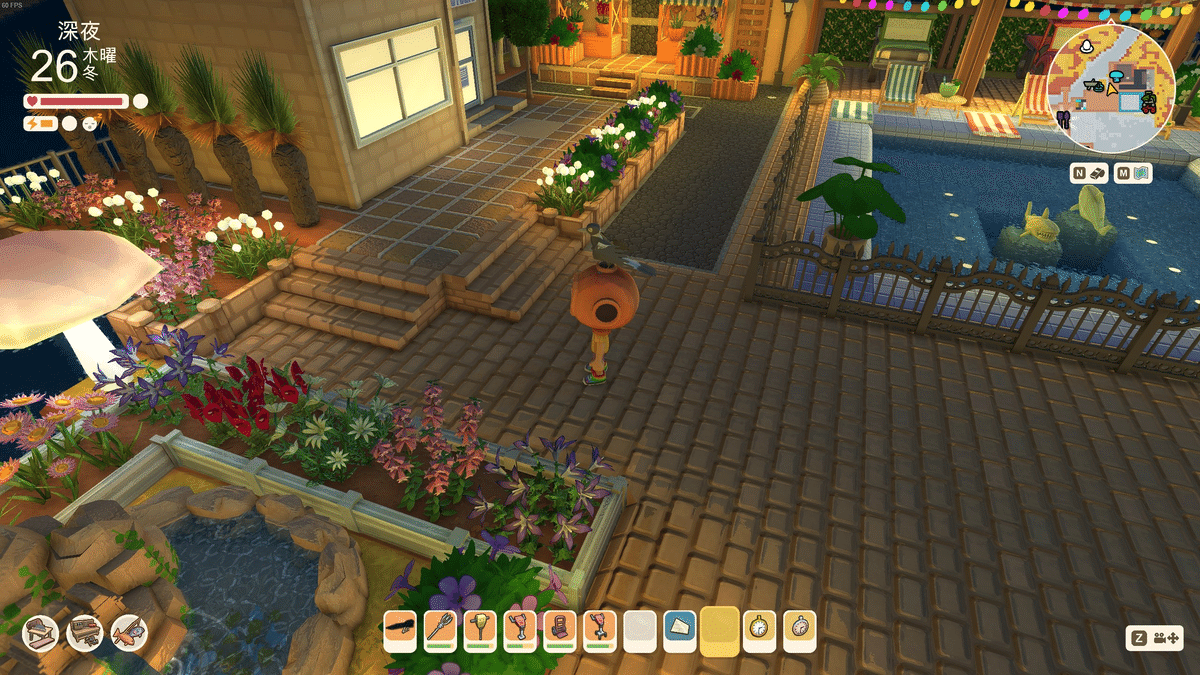1200x675 pixels.
Task: Select the red machine hotbar slot
Action: (x=560, y=630)
